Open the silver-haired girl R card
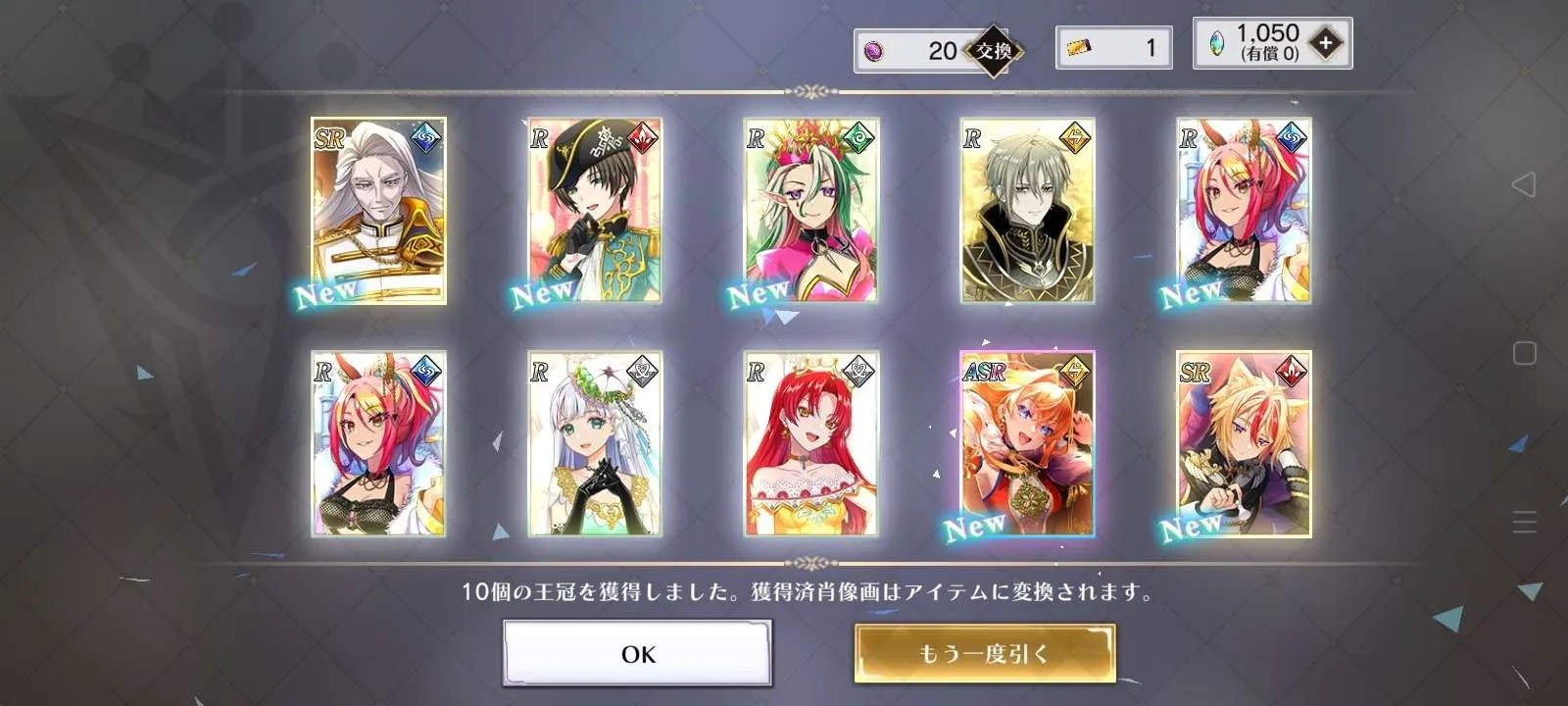The height and width of the screenshot is (706, 1568). click(x=595, y=443)
